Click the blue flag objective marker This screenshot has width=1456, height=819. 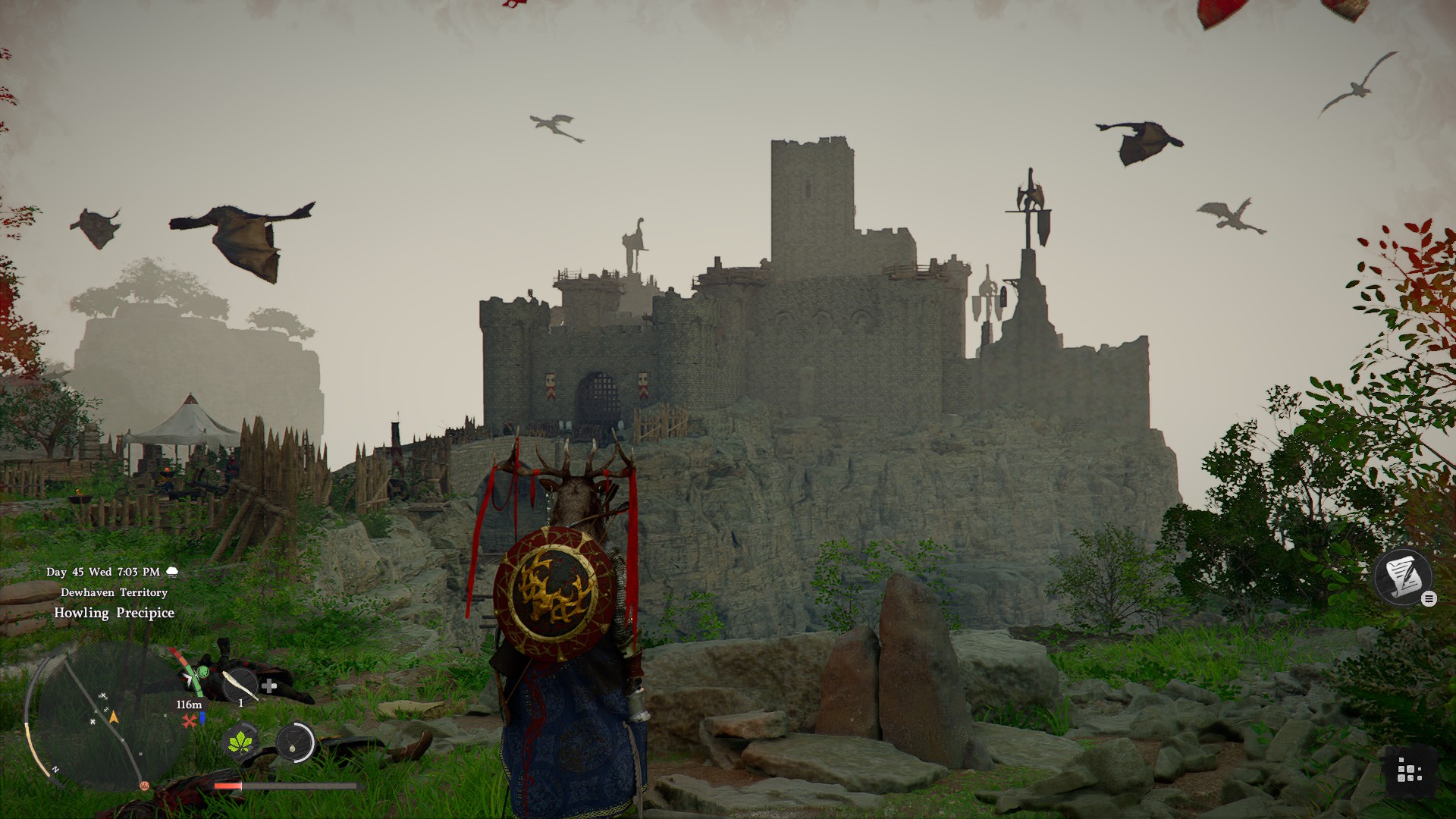click(x=202, y=719)
